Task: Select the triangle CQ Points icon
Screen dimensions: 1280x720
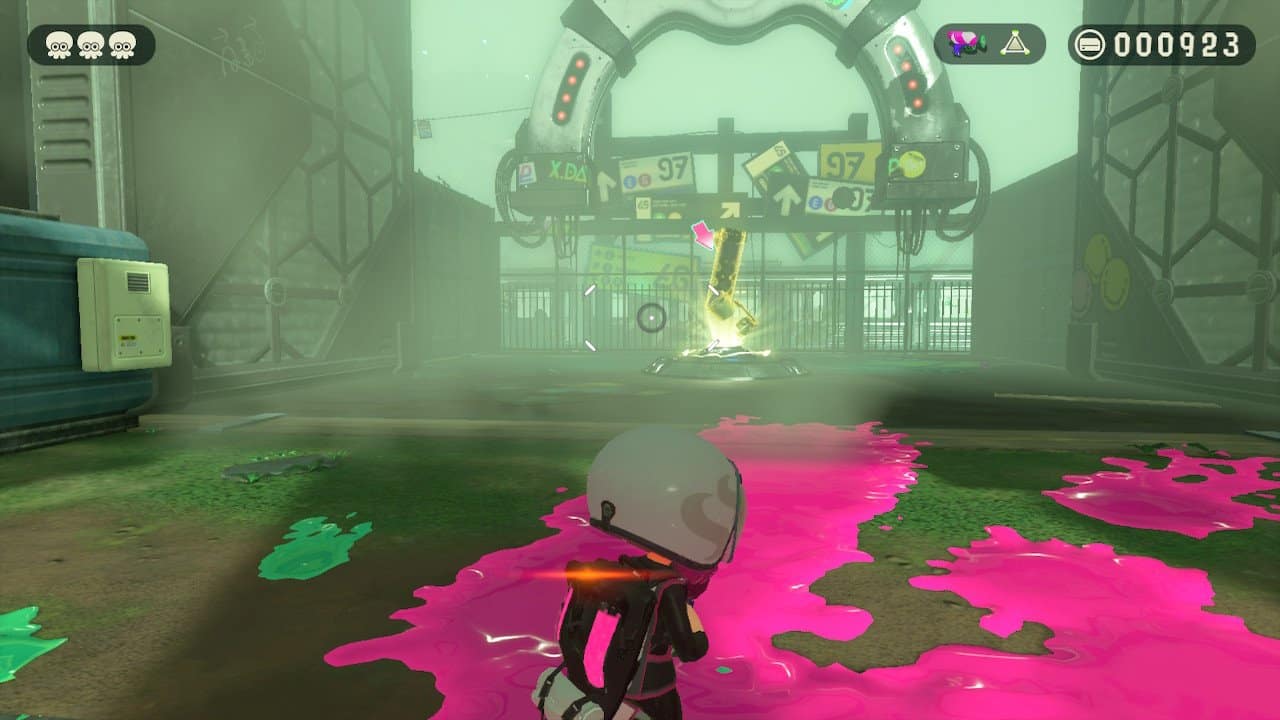Action: pyautogui.click(x=1013, y=42)
